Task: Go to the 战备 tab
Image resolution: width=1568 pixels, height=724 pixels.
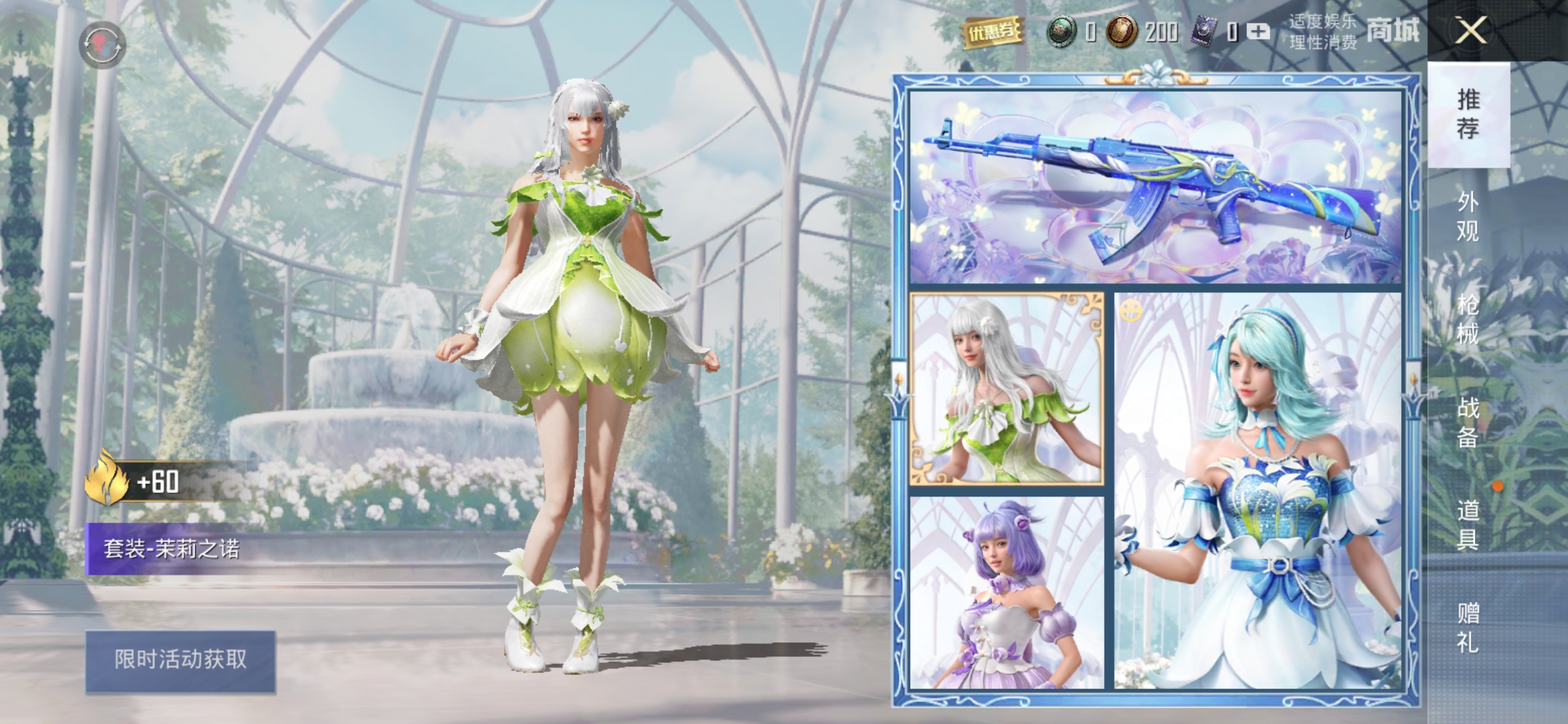Action: (1468, 422)
